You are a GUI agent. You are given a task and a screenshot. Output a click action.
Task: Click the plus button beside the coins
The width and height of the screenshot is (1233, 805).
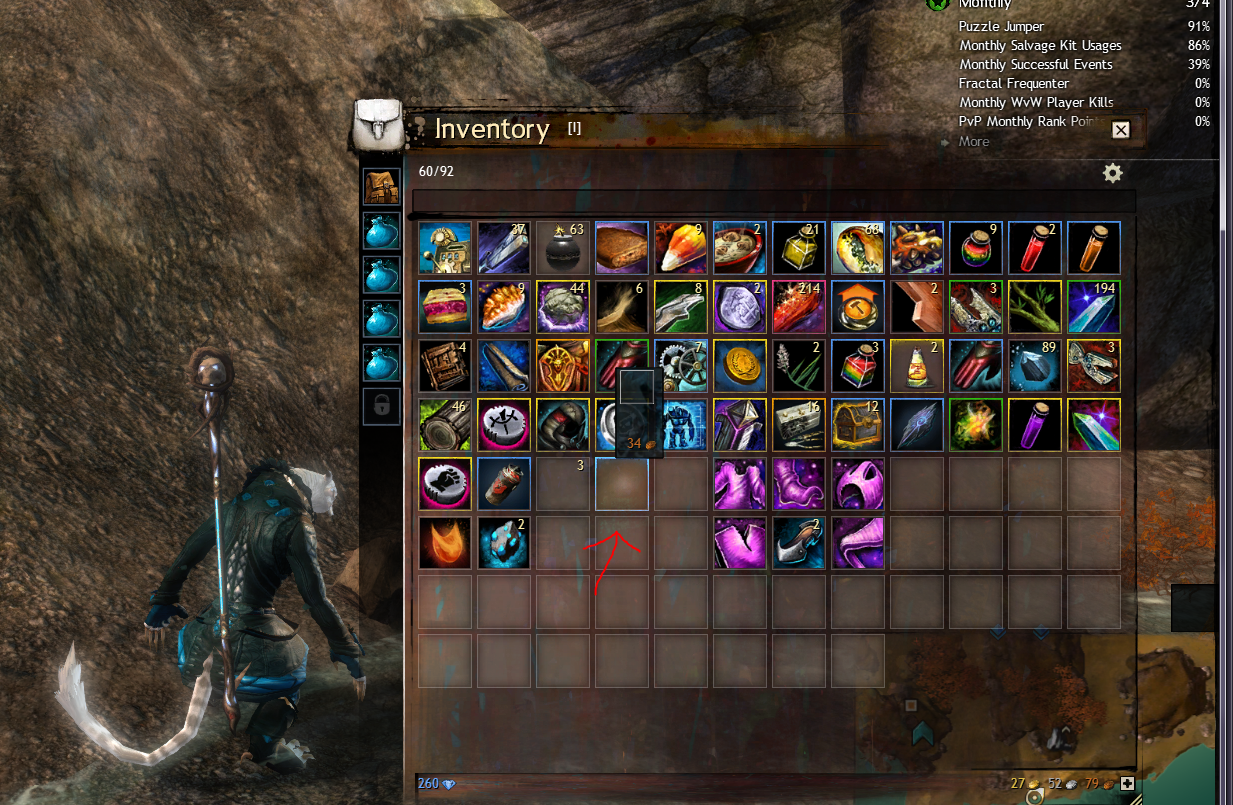[1128, 784]
